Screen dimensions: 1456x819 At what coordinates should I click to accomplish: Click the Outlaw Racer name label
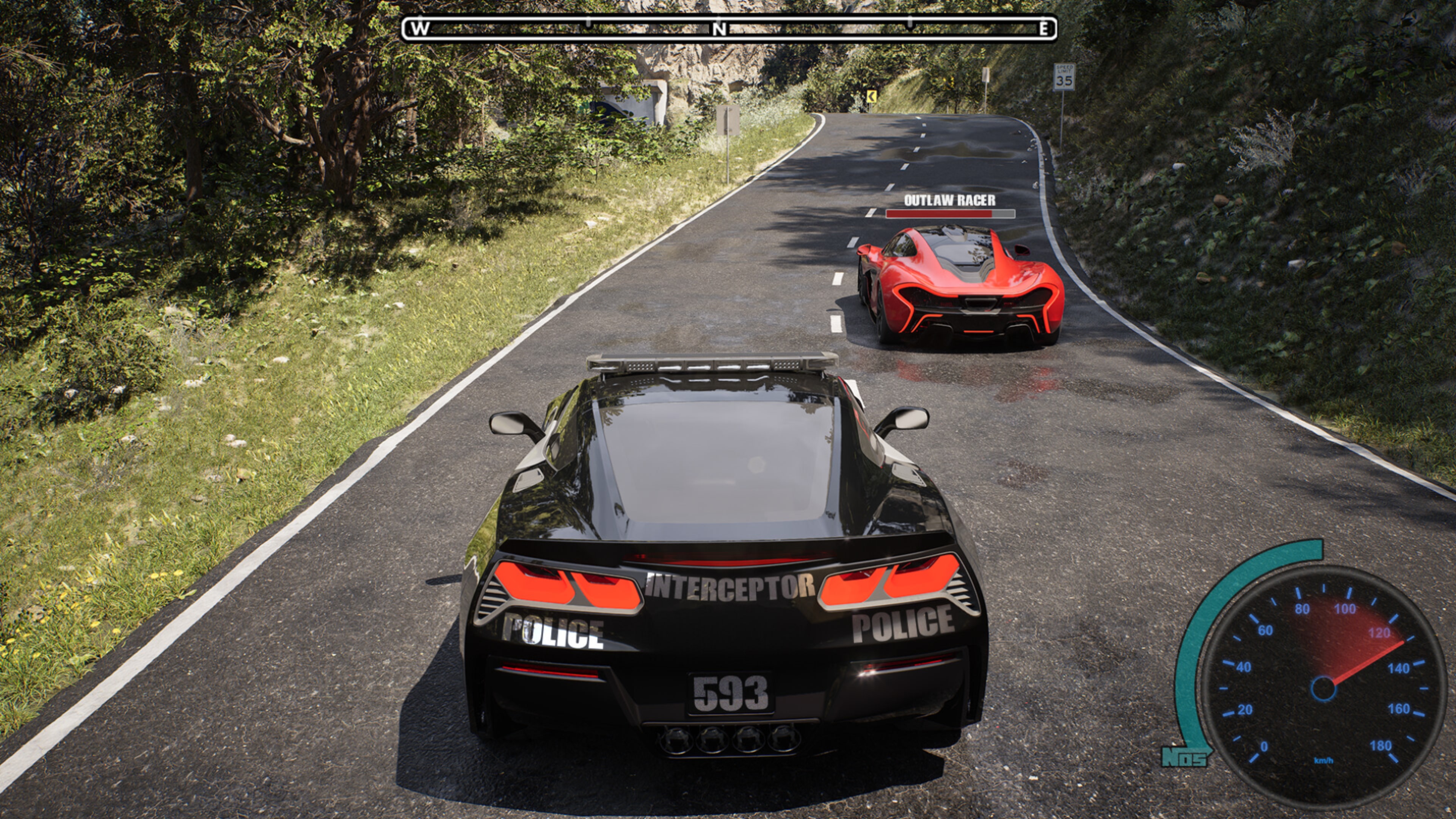point(951,200)
